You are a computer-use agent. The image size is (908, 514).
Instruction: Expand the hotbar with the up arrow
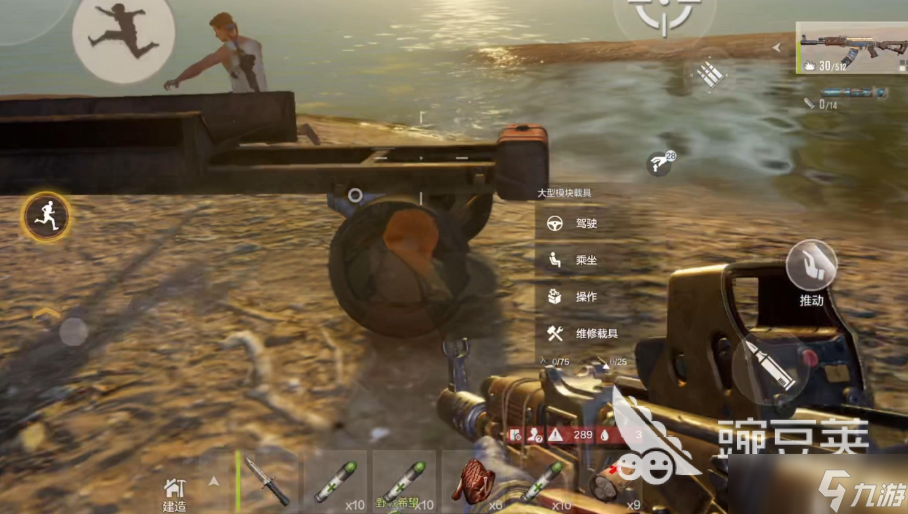click(x=213, y=481)
